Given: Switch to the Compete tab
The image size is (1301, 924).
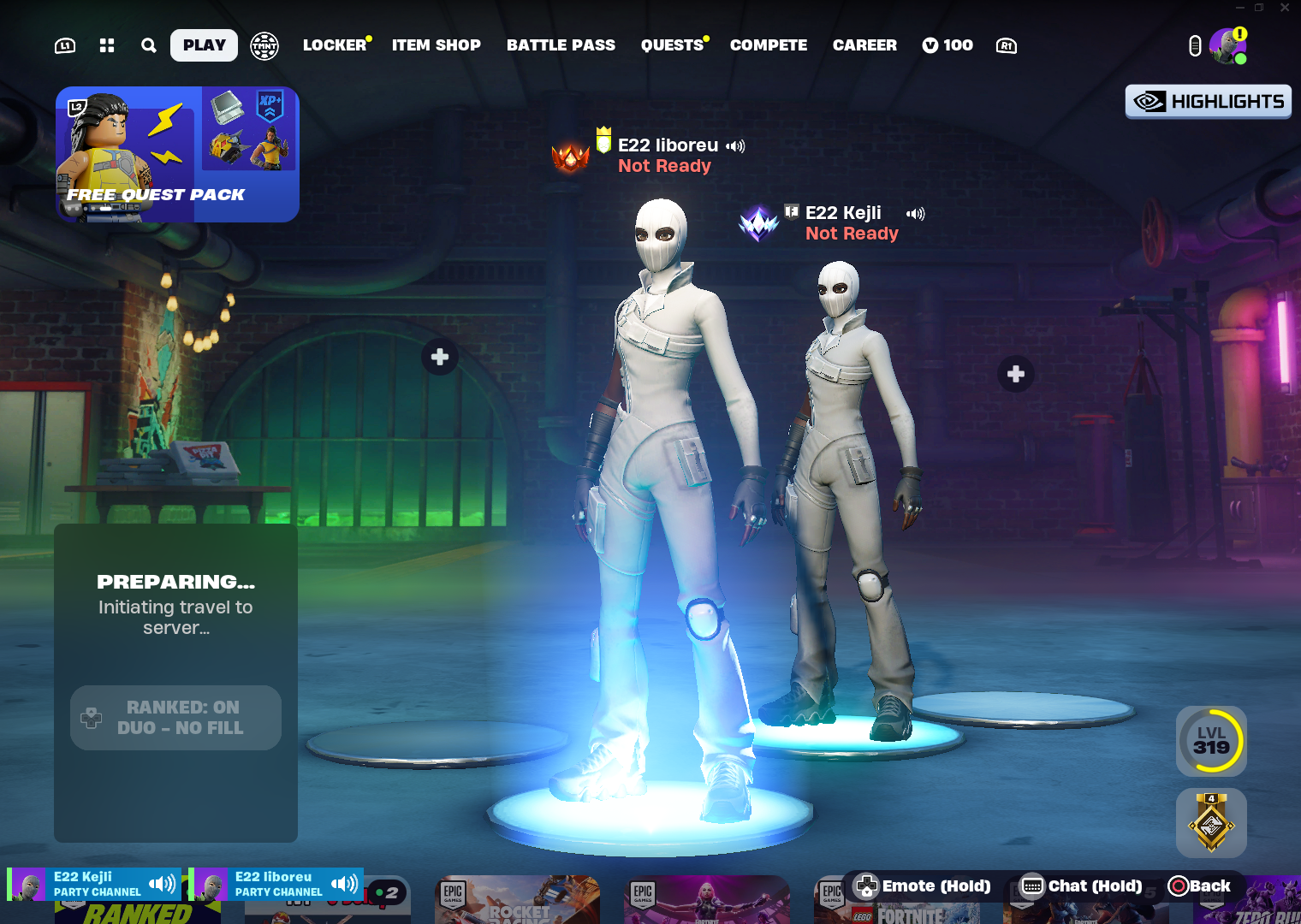Looking at the screenshot, I should pyautogui.click(x=768, y=45).
